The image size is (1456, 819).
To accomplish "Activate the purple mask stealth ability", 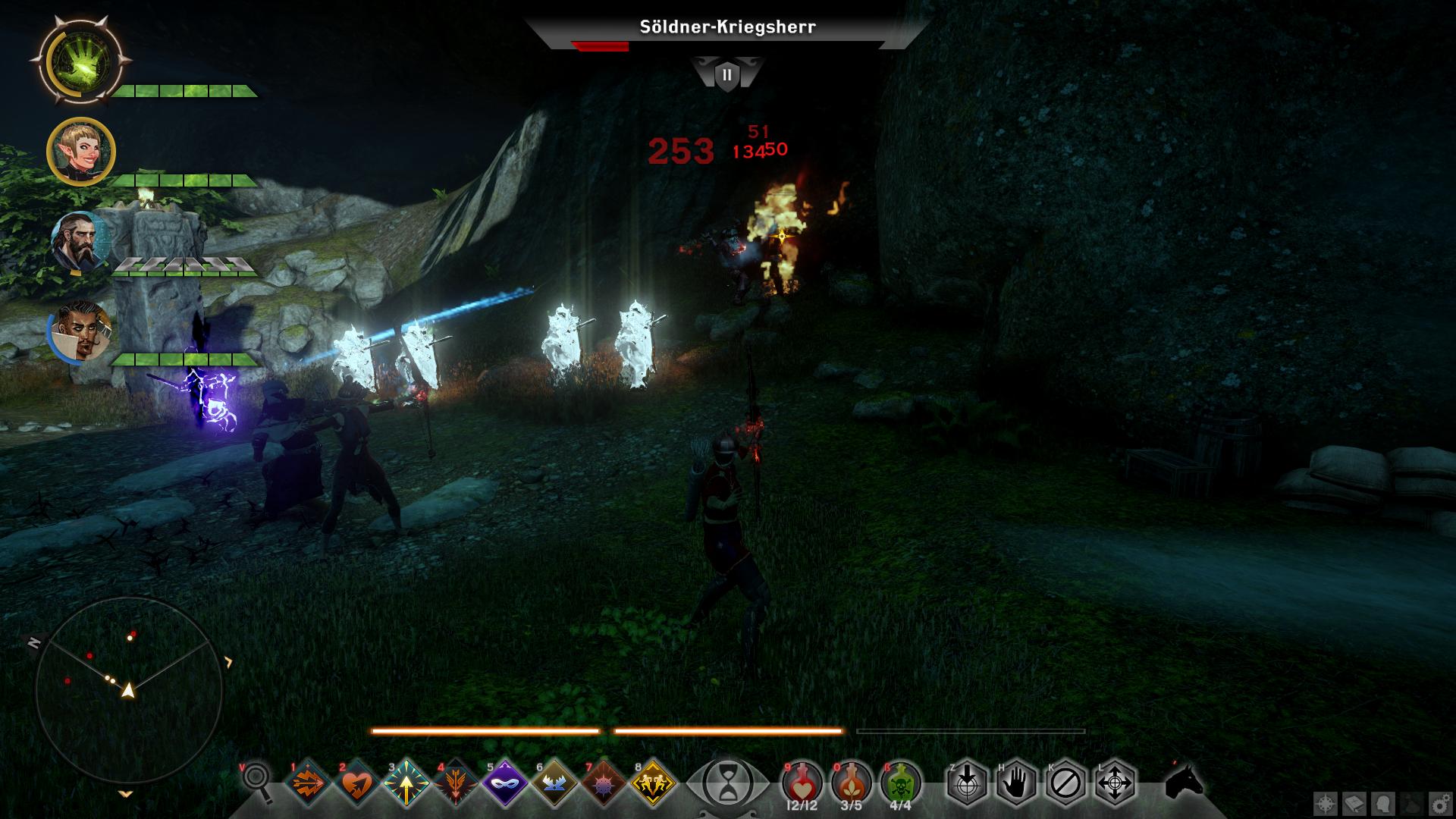I will tap(506, 783).
